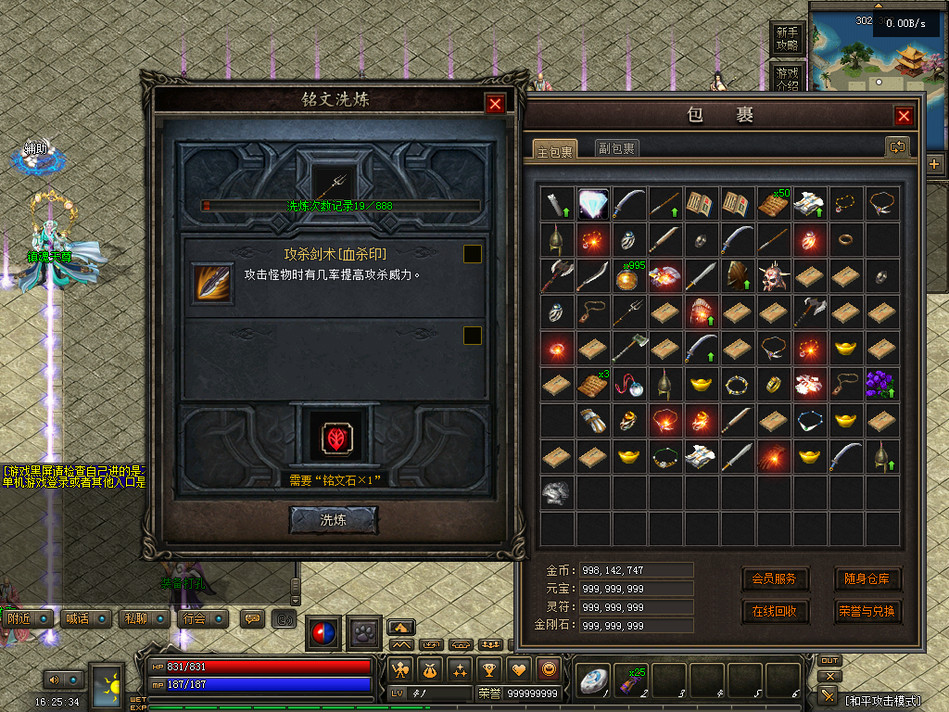Sort the bag with the arrows button
949x712 pixels.
[x=897, y=147]
